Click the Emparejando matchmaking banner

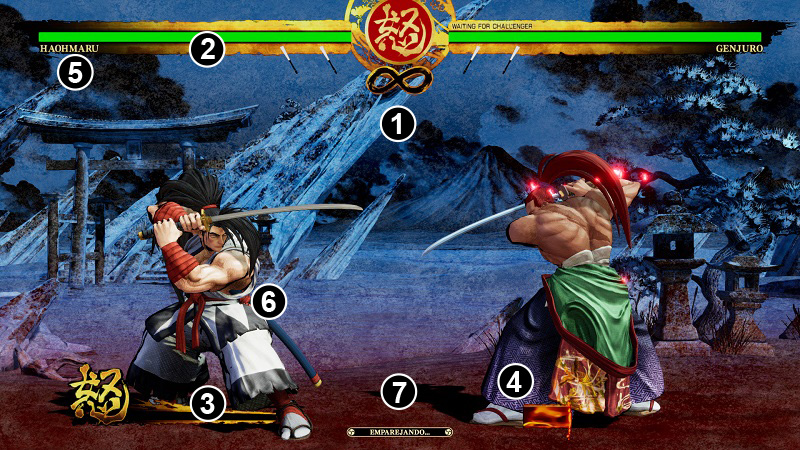click(x=399, y=432)
